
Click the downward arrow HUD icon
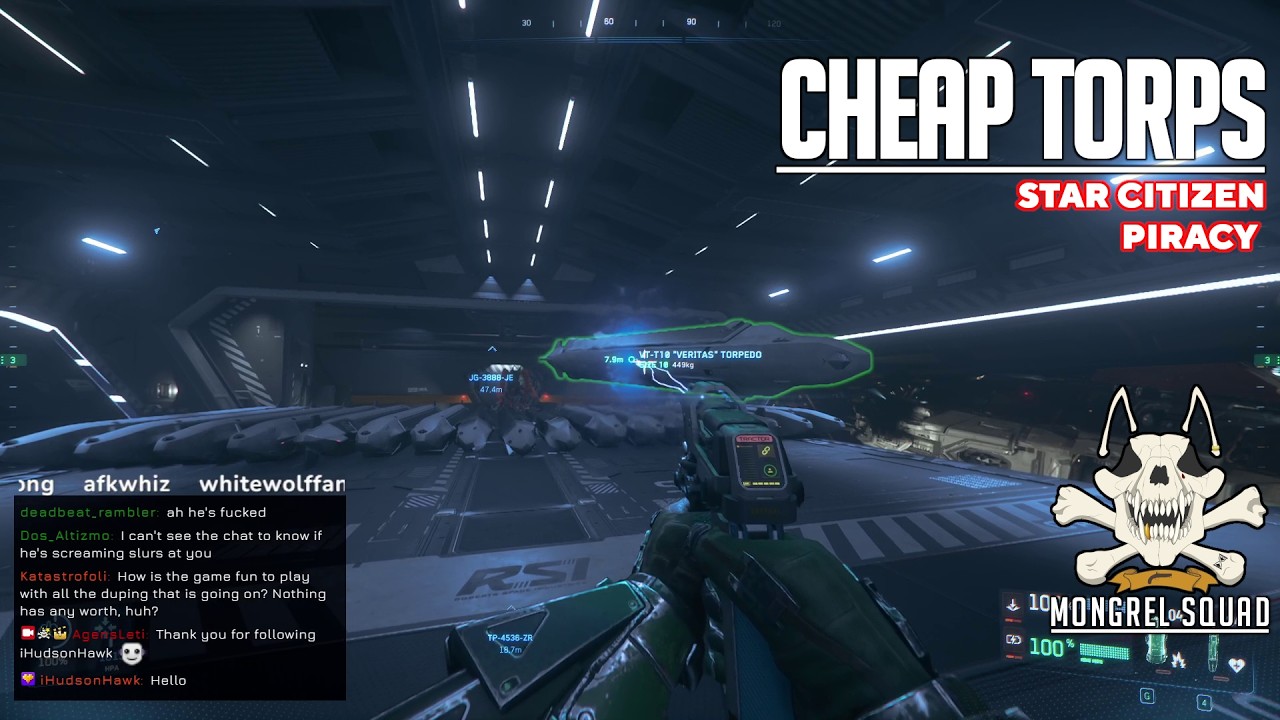(1012, 604)
